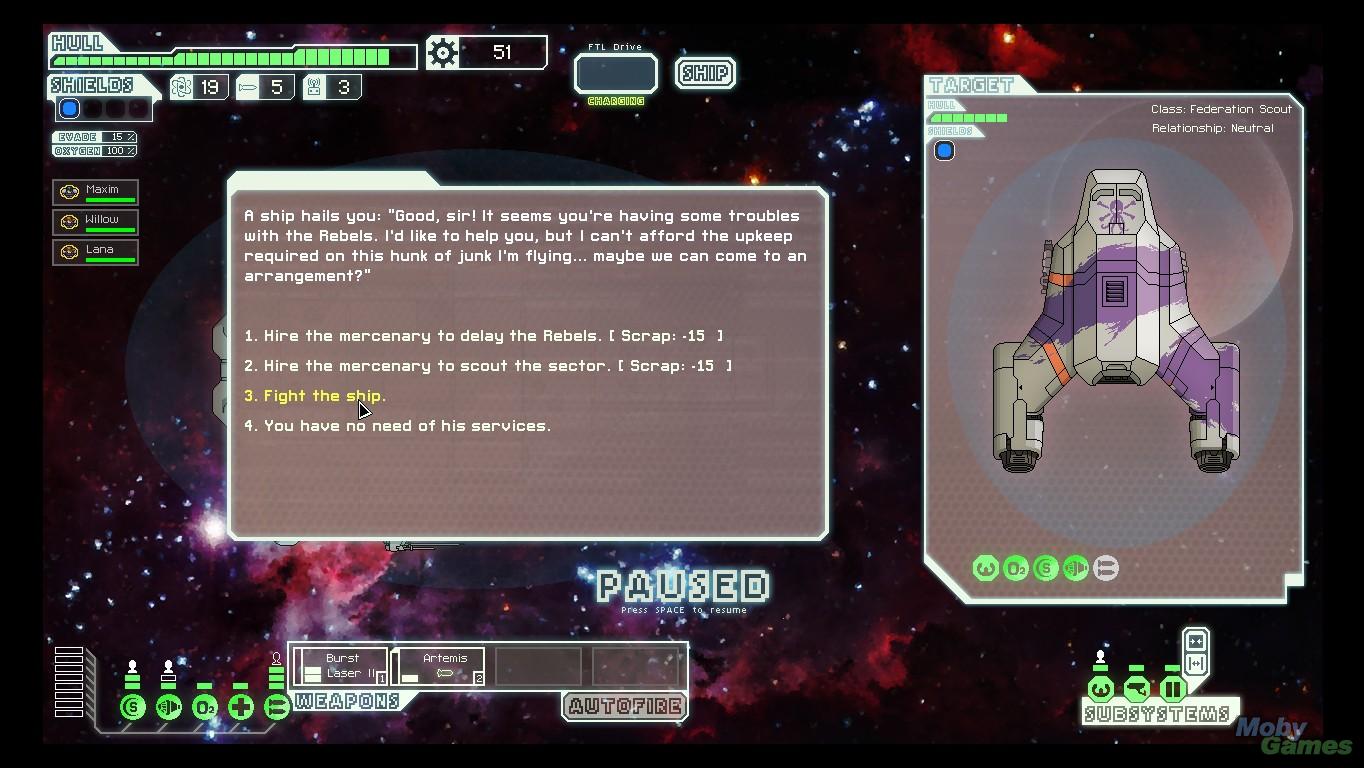Image resolution: width=1364 pixels, height=768 pixels.
Task: Click the Sensors subsystem icon
Action: 1134,688
